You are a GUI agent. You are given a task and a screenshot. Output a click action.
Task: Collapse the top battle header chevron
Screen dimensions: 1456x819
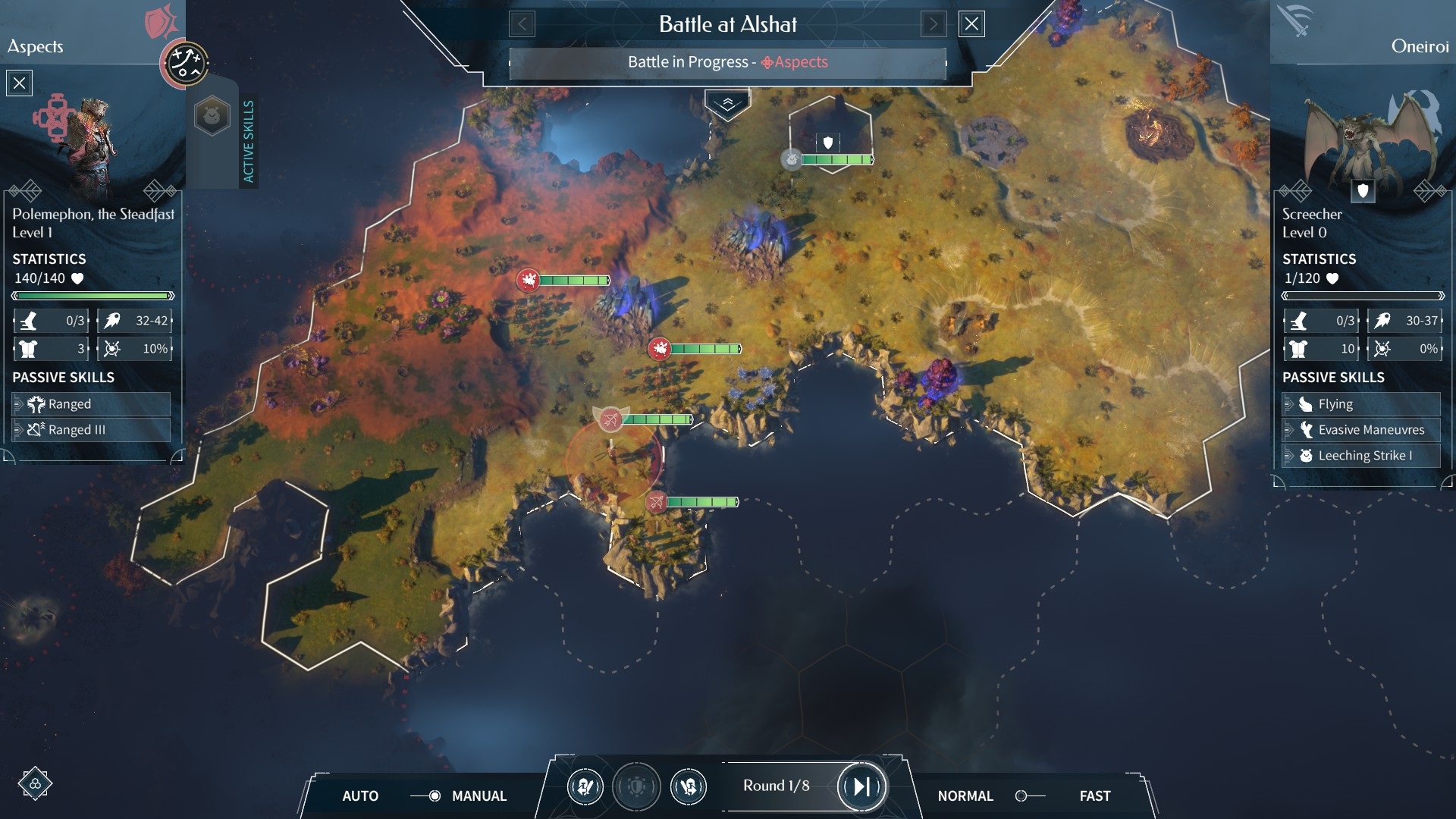[x=727, y=104]
